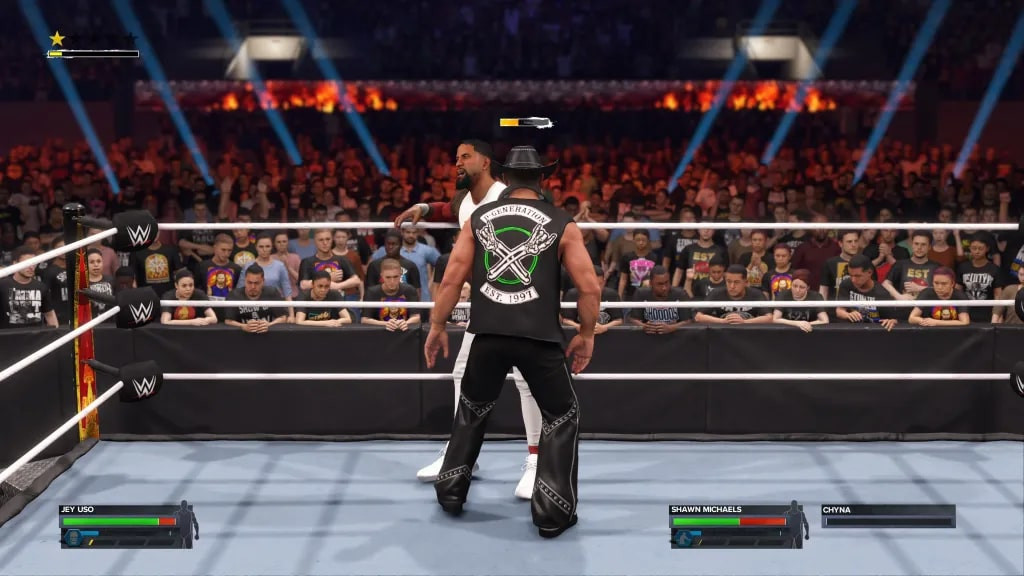1024x576 pixels.
Task: Click Jey Uso's hexagonal payback icon
Action: tap(72, 537)
